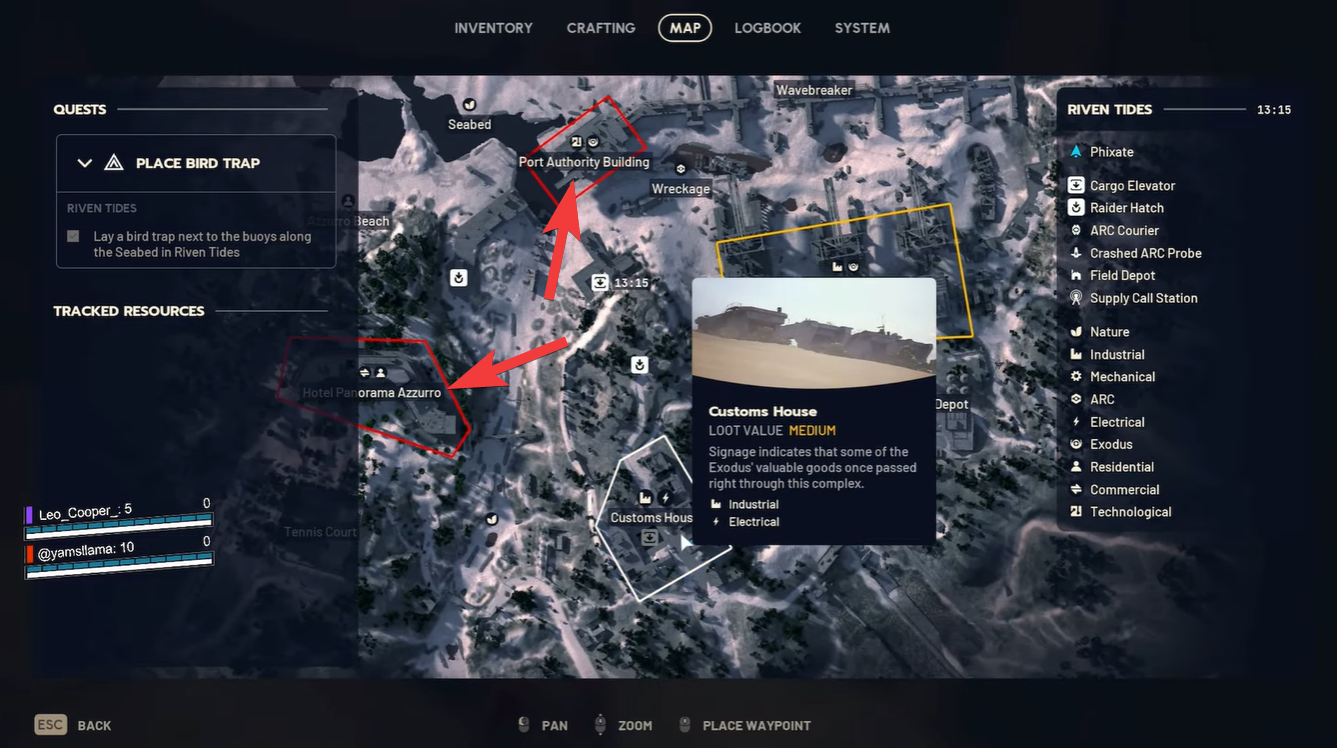Switch to the LOGBOOK tab

click(x=767, y=28)
